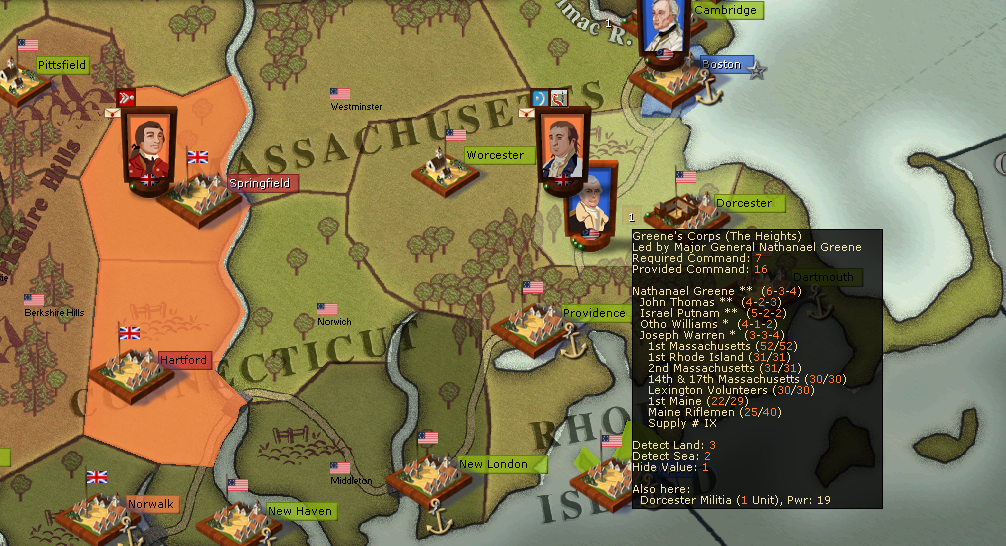
Task: Select the Boston city label
Action: [721, 65]
